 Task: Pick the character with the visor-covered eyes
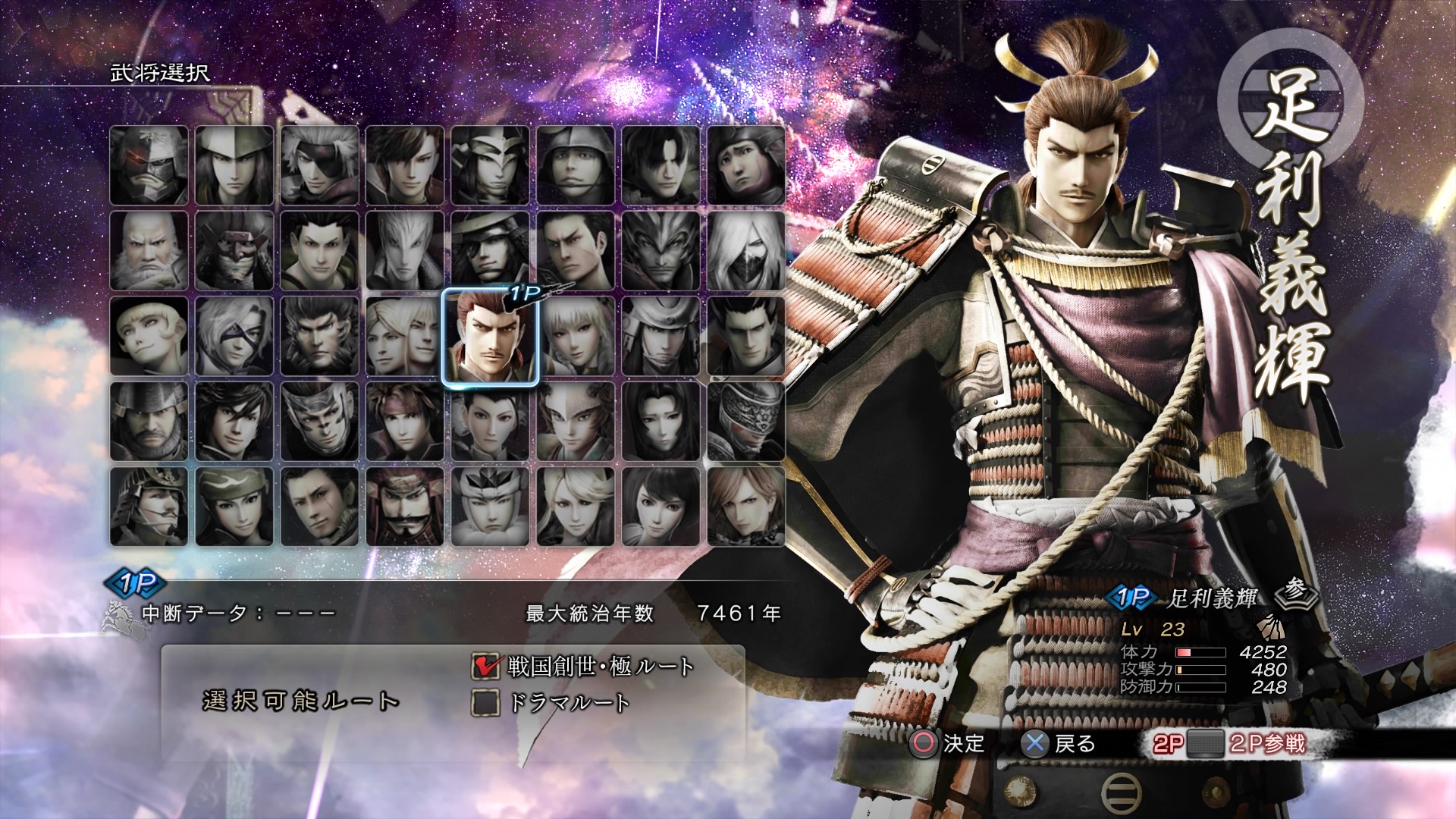(x=746, y=422)
